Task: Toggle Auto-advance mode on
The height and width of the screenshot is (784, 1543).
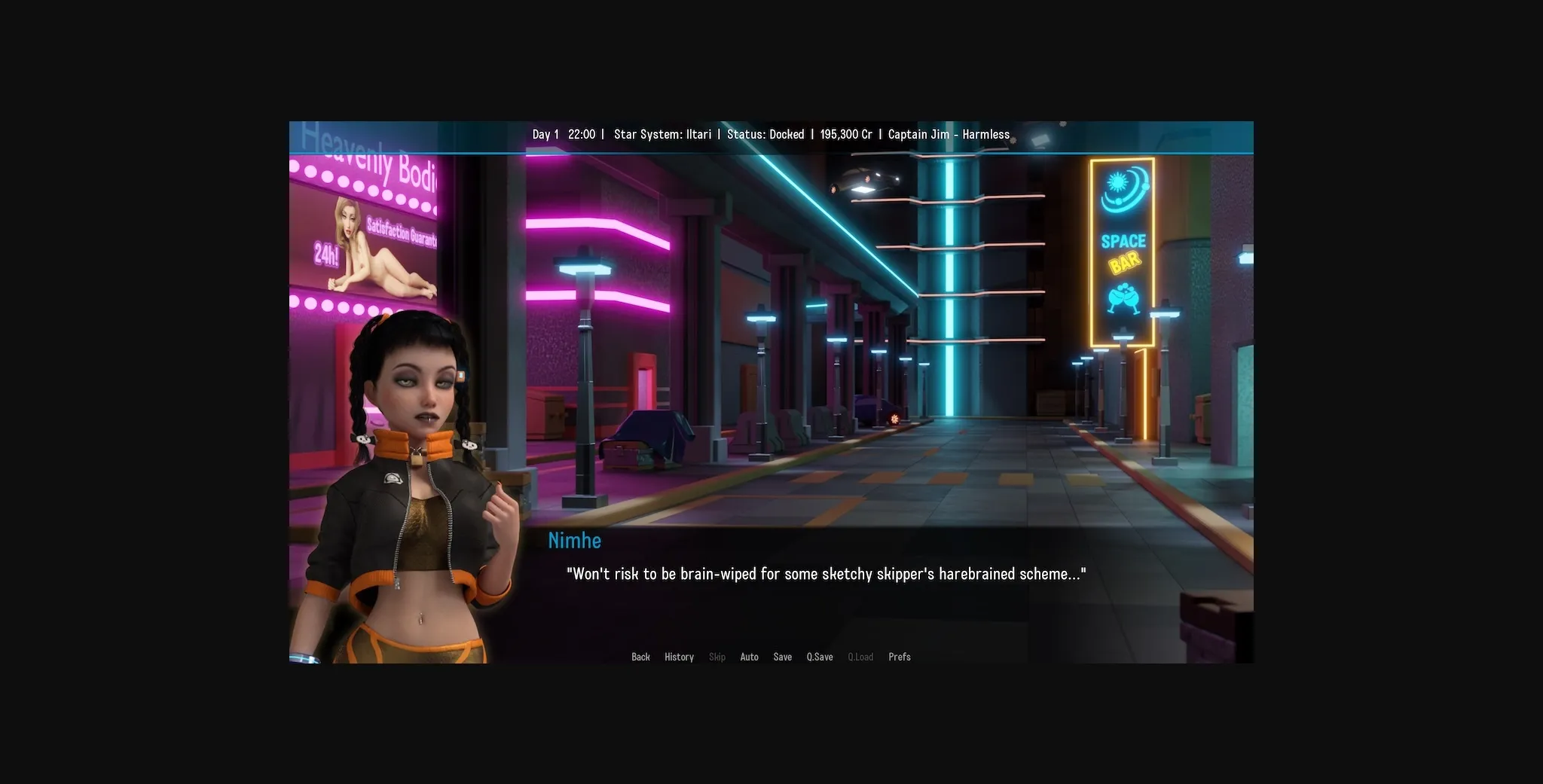Action: [x=749, y=657]
